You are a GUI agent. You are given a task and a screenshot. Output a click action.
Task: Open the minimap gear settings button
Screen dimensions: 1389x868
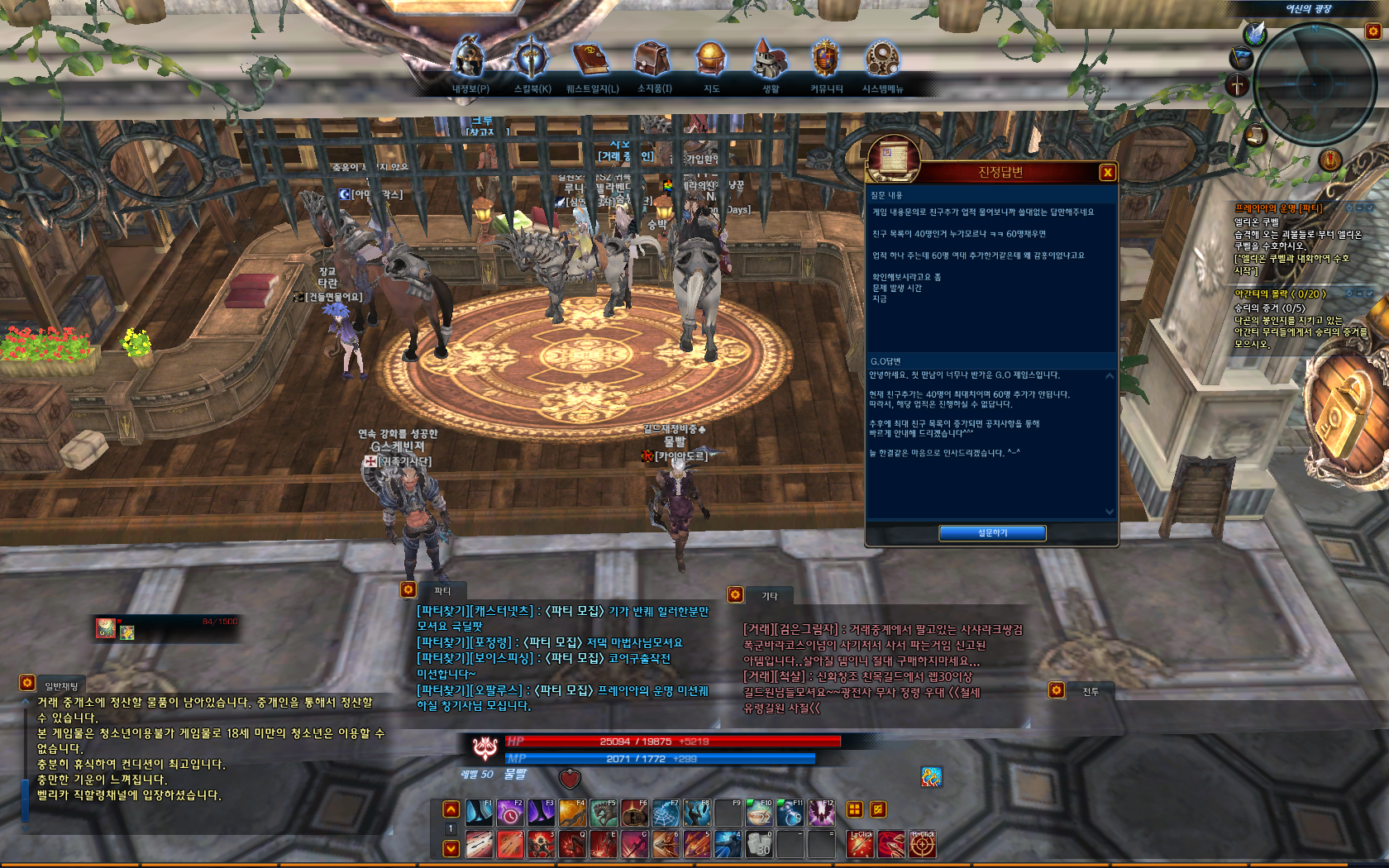(1373, 31)
